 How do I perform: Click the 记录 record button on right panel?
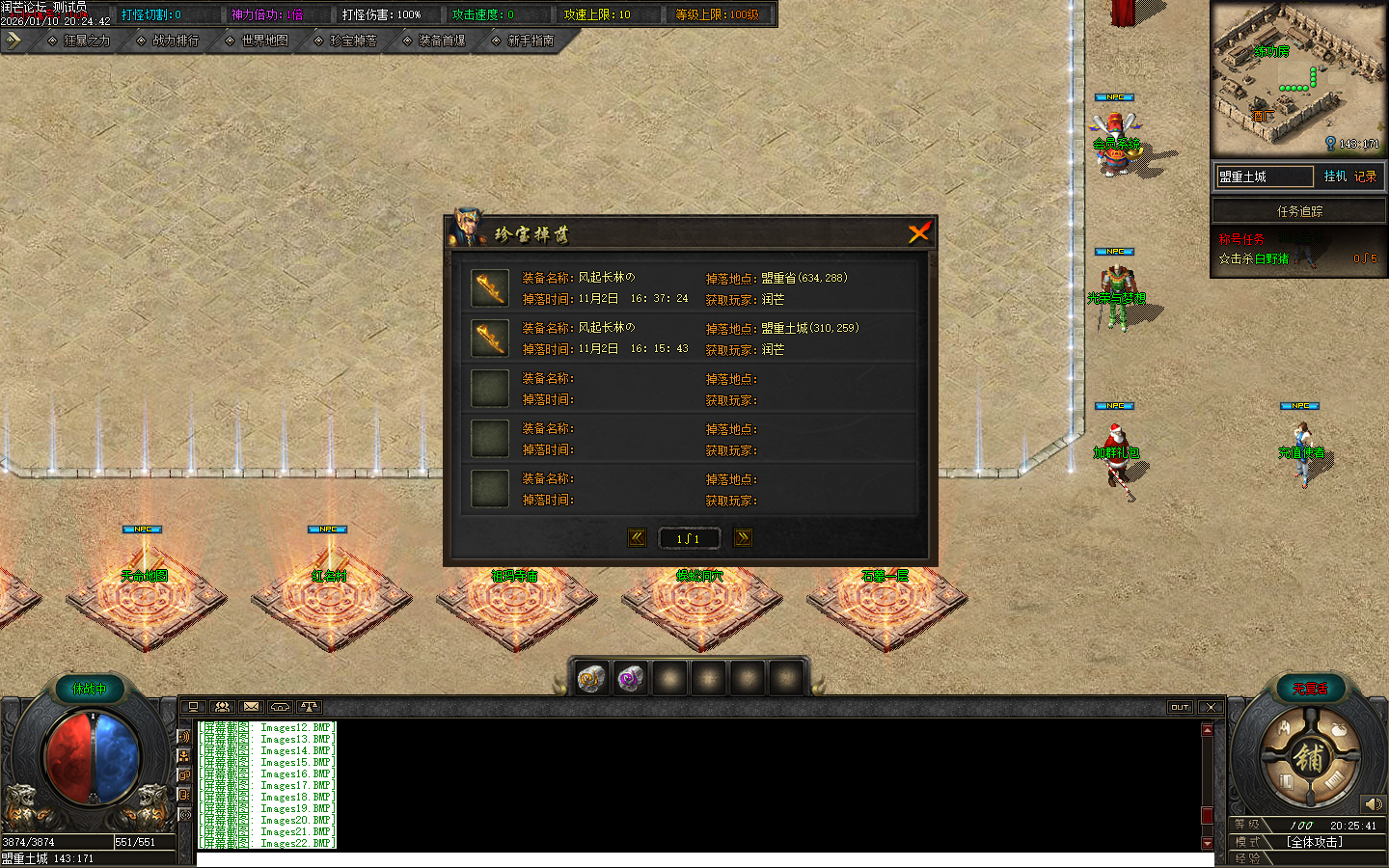[x=1366, y=176]
